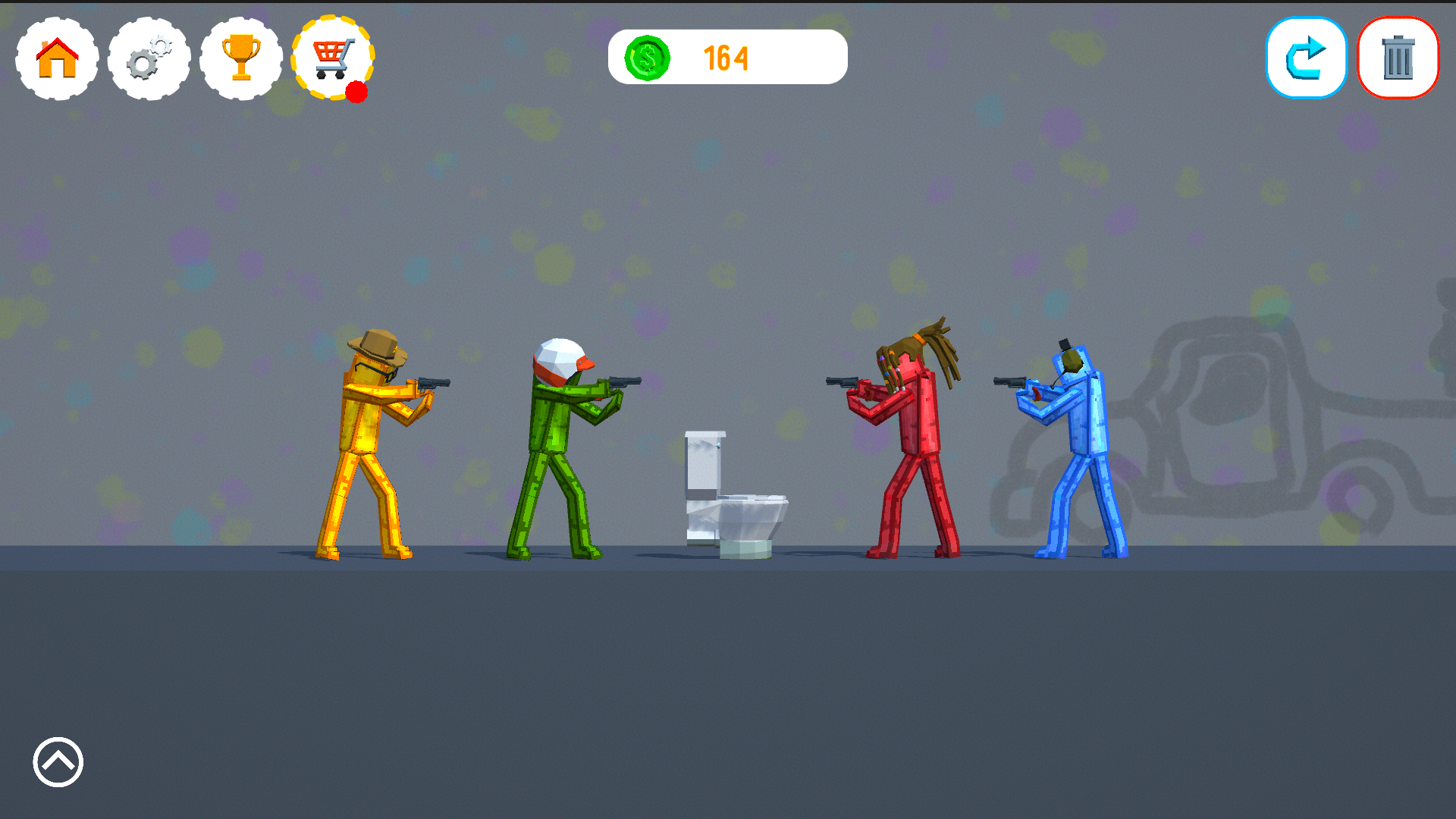This screenshot has width=1456, height=819.
Task: Open the settings gear
Action: pyautogui.click(x=149, y=58)
